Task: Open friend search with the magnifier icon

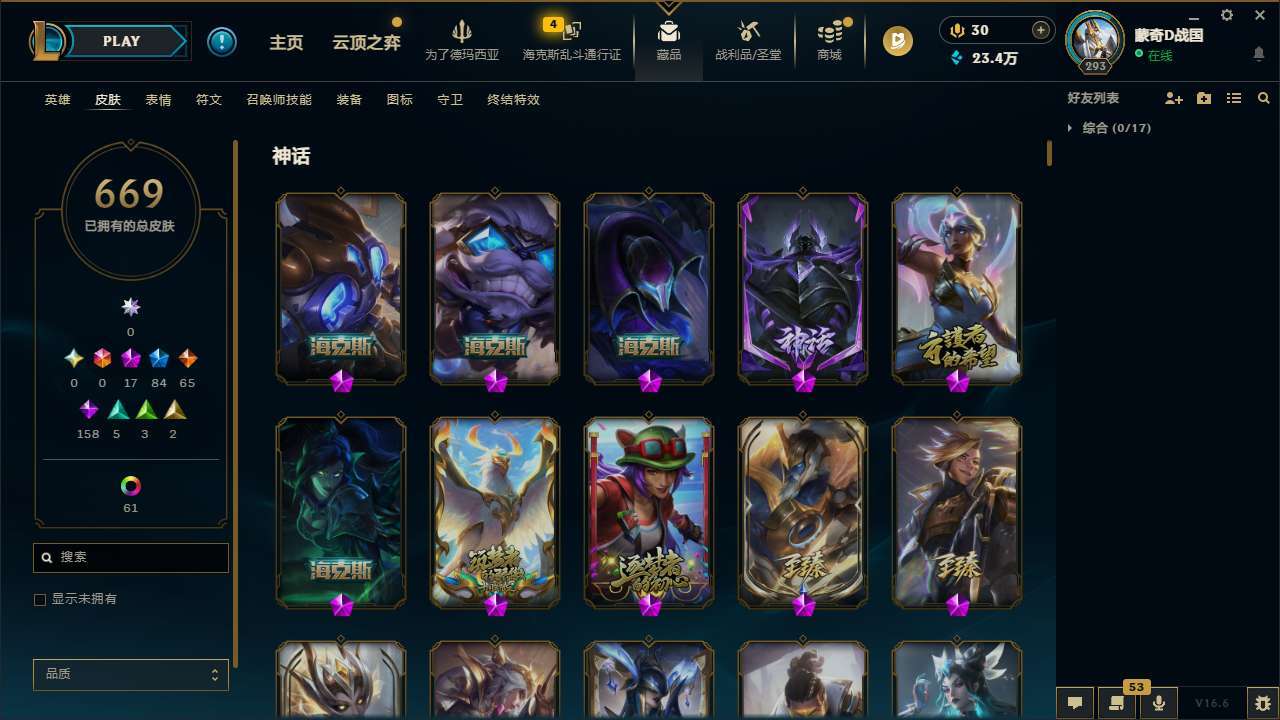Action: [1263, 98]
